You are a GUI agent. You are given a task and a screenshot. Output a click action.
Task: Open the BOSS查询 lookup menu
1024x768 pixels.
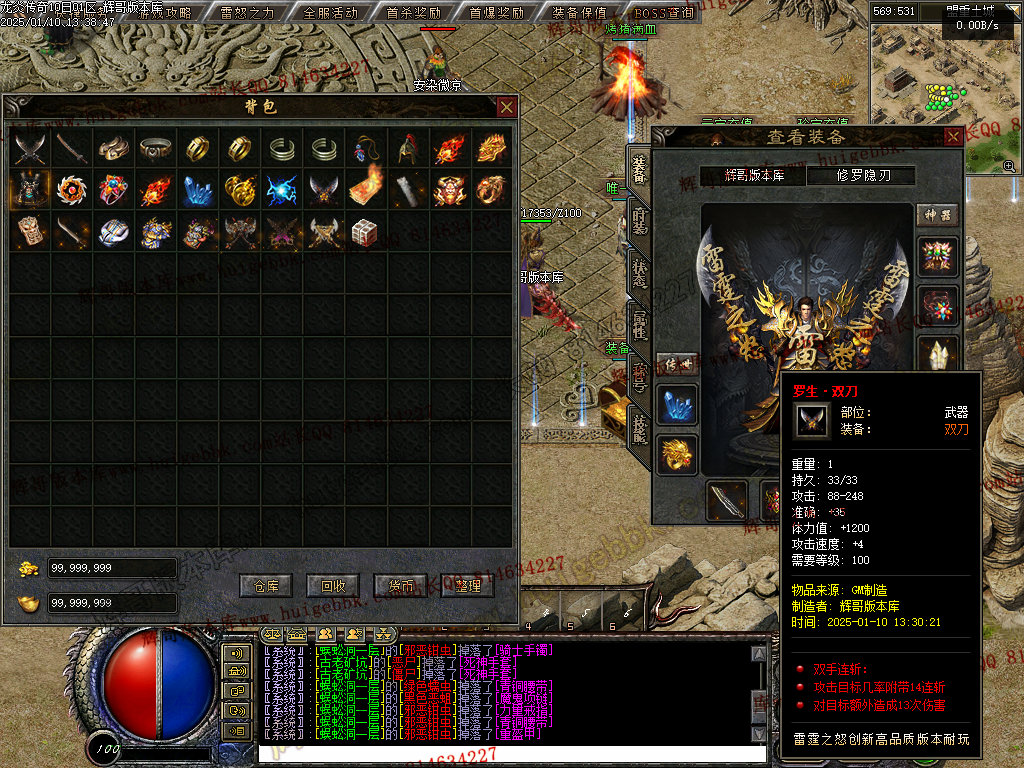pyautogui.click(x=662, y=12)
